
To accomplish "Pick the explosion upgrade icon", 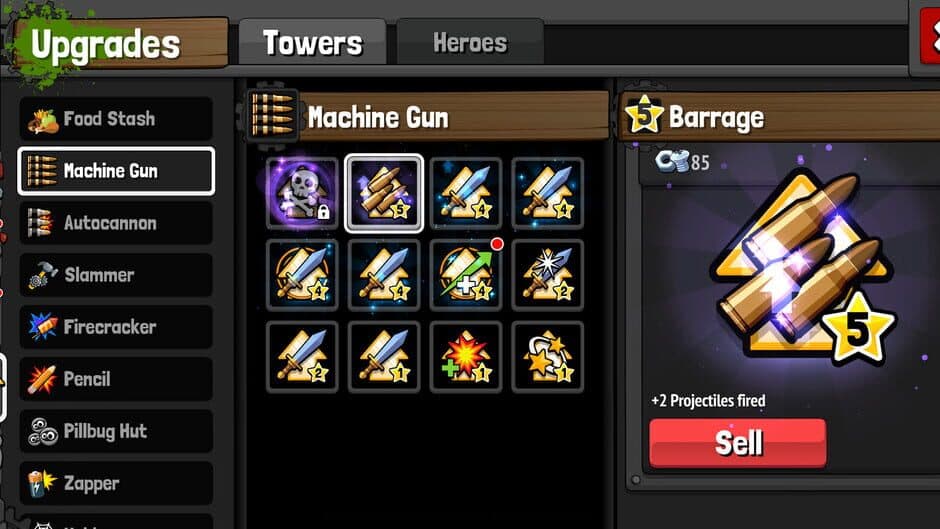I will click(x=466, y=357).
